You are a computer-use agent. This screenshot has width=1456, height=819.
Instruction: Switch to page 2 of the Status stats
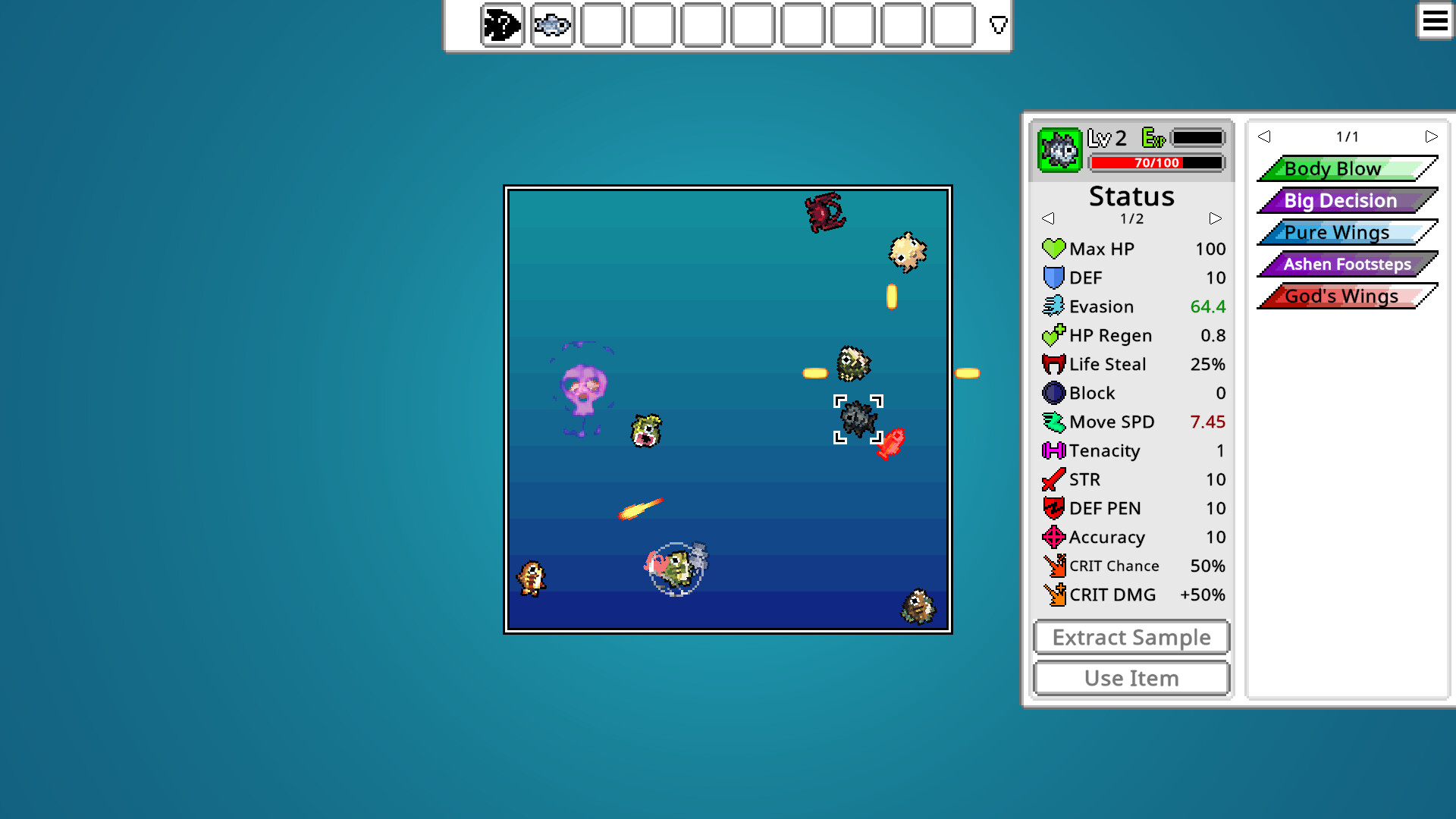(1216, 218)
